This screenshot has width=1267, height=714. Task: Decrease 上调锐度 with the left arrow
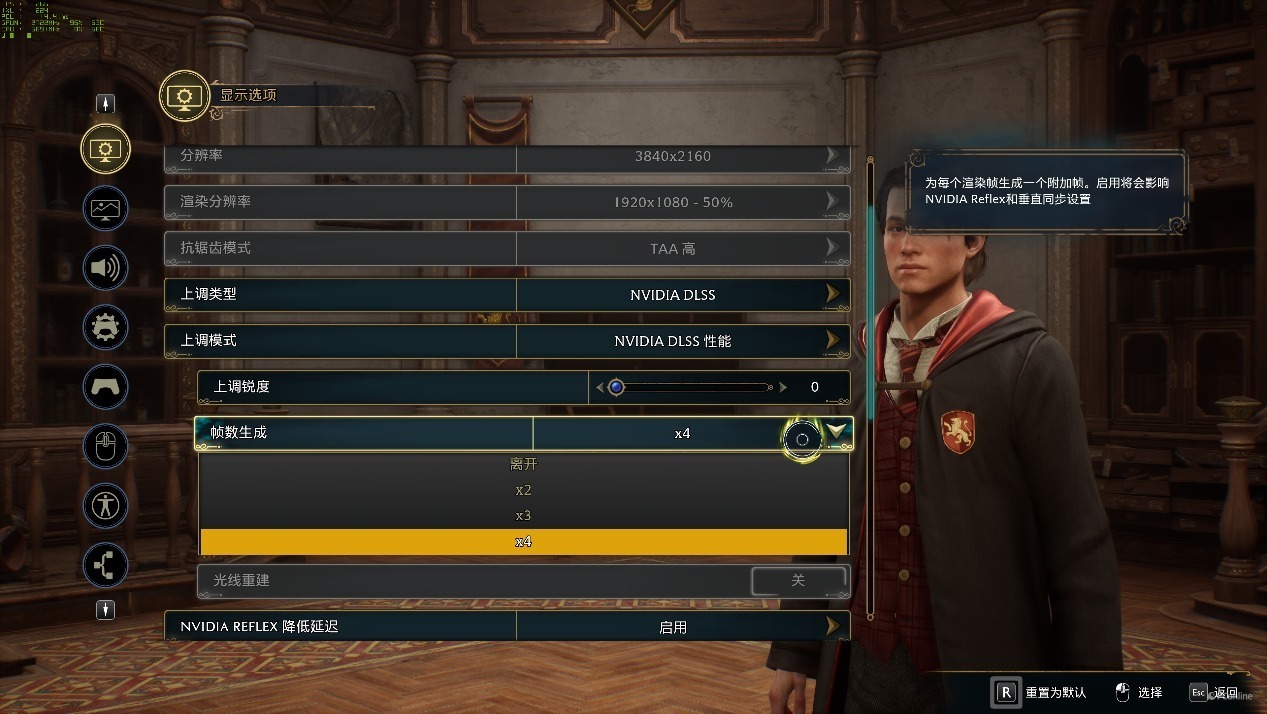pos(600,387)
